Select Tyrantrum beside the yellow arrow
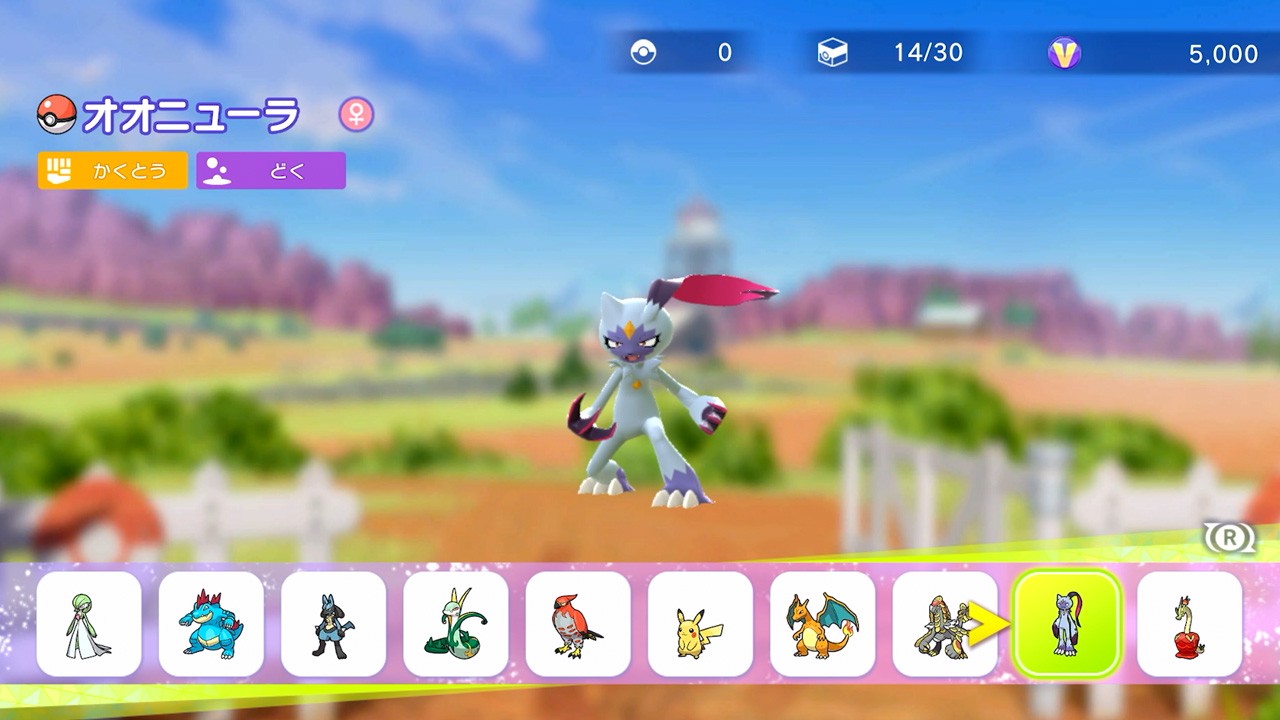The image size is (1280, 720). pyautogui.click(x=944, y=624)
